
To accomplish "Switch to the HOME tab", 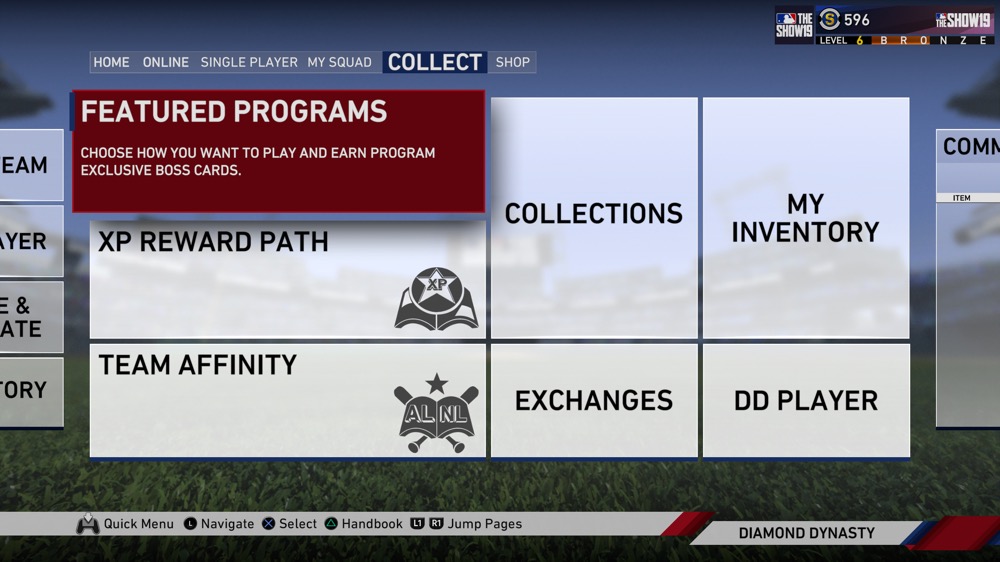I will coord(111,62).
